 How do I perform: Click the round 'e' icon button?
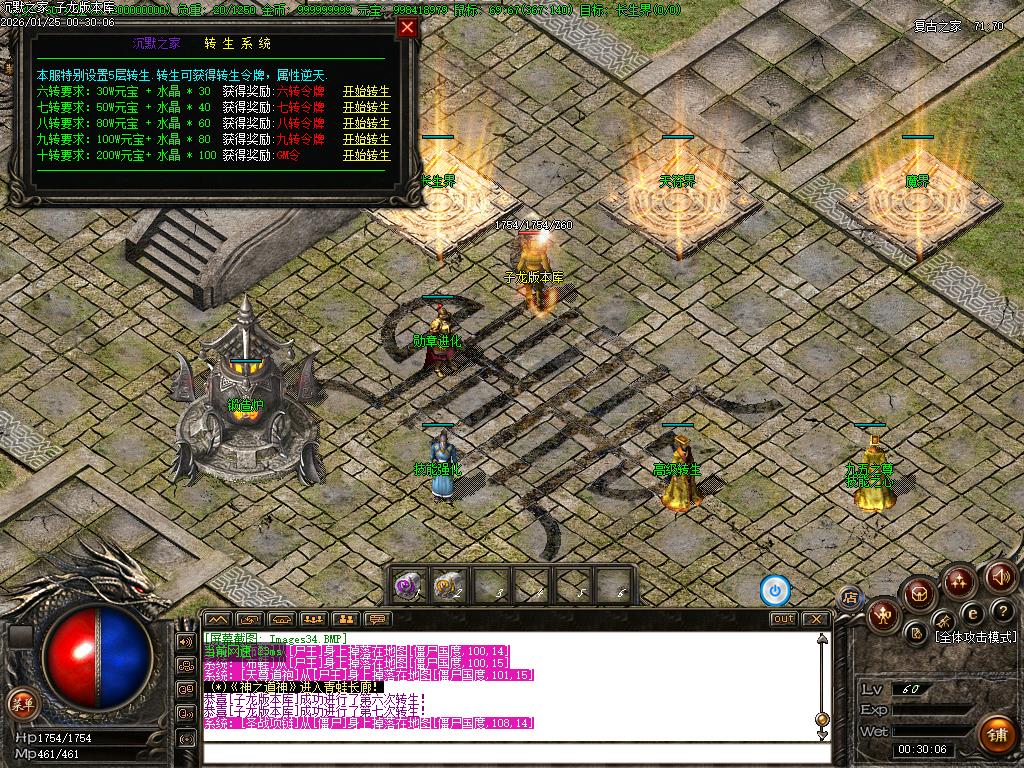972,612
